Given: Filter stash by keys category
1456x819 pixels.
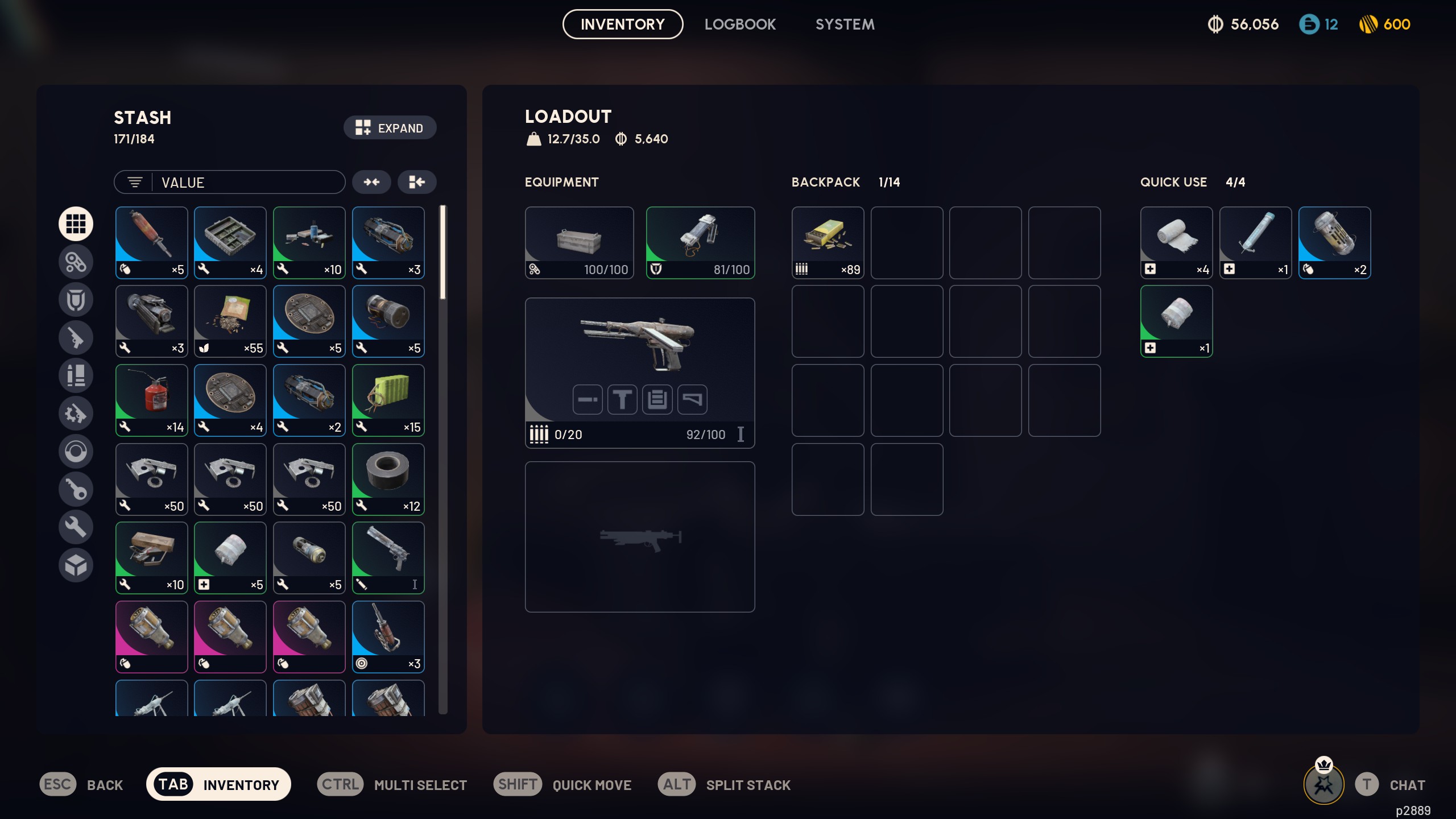Looking at the screenshot, I should [76, 489].
